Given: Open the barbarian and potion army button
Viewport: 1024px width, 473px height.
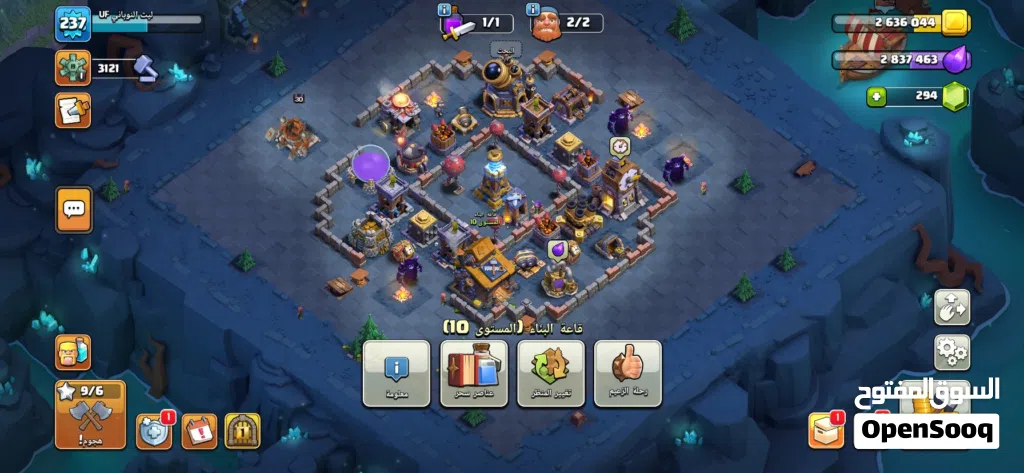Looking at the screenshot, I should [x=73, y=352].
